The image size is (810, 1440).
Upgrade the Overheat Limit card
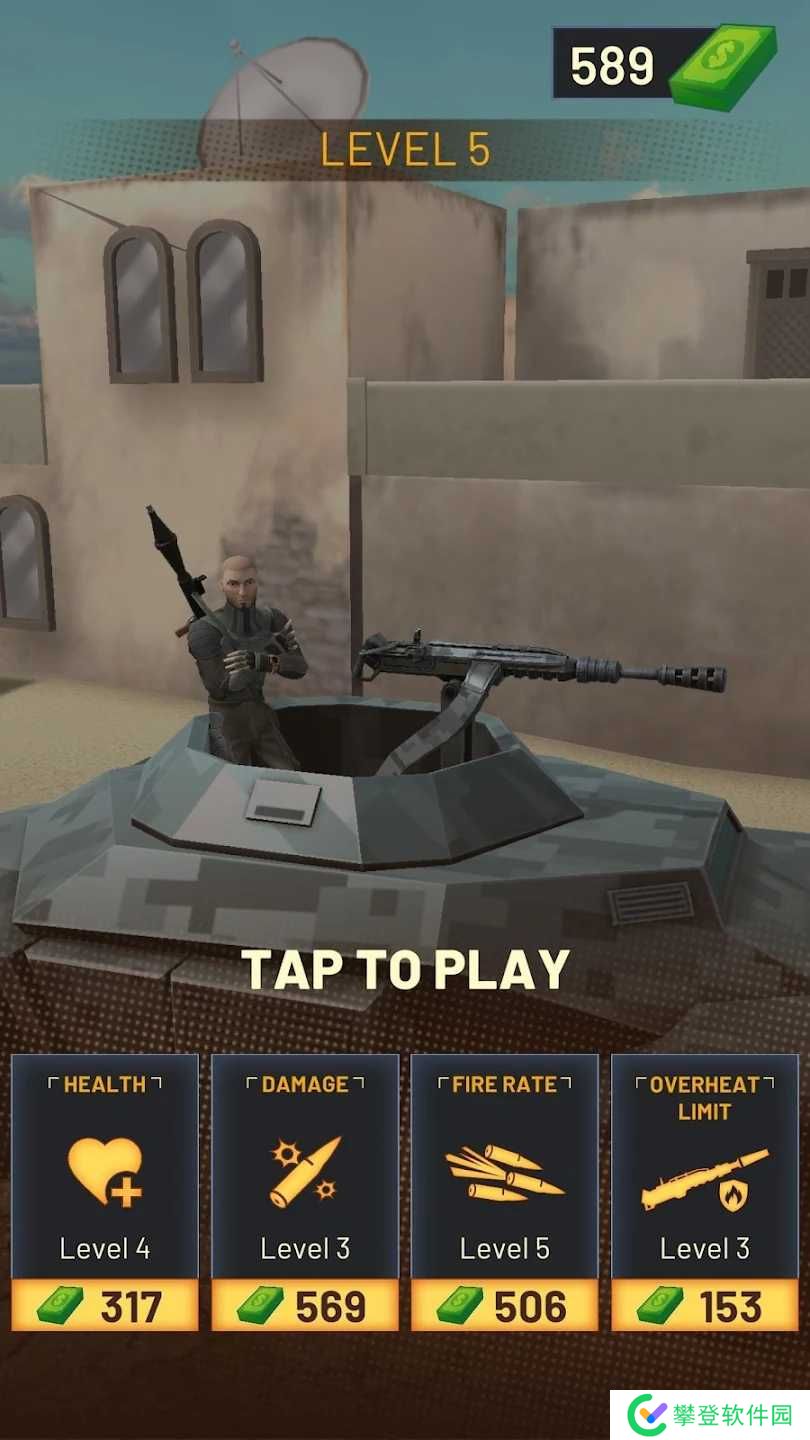[x=705, y=1305]
